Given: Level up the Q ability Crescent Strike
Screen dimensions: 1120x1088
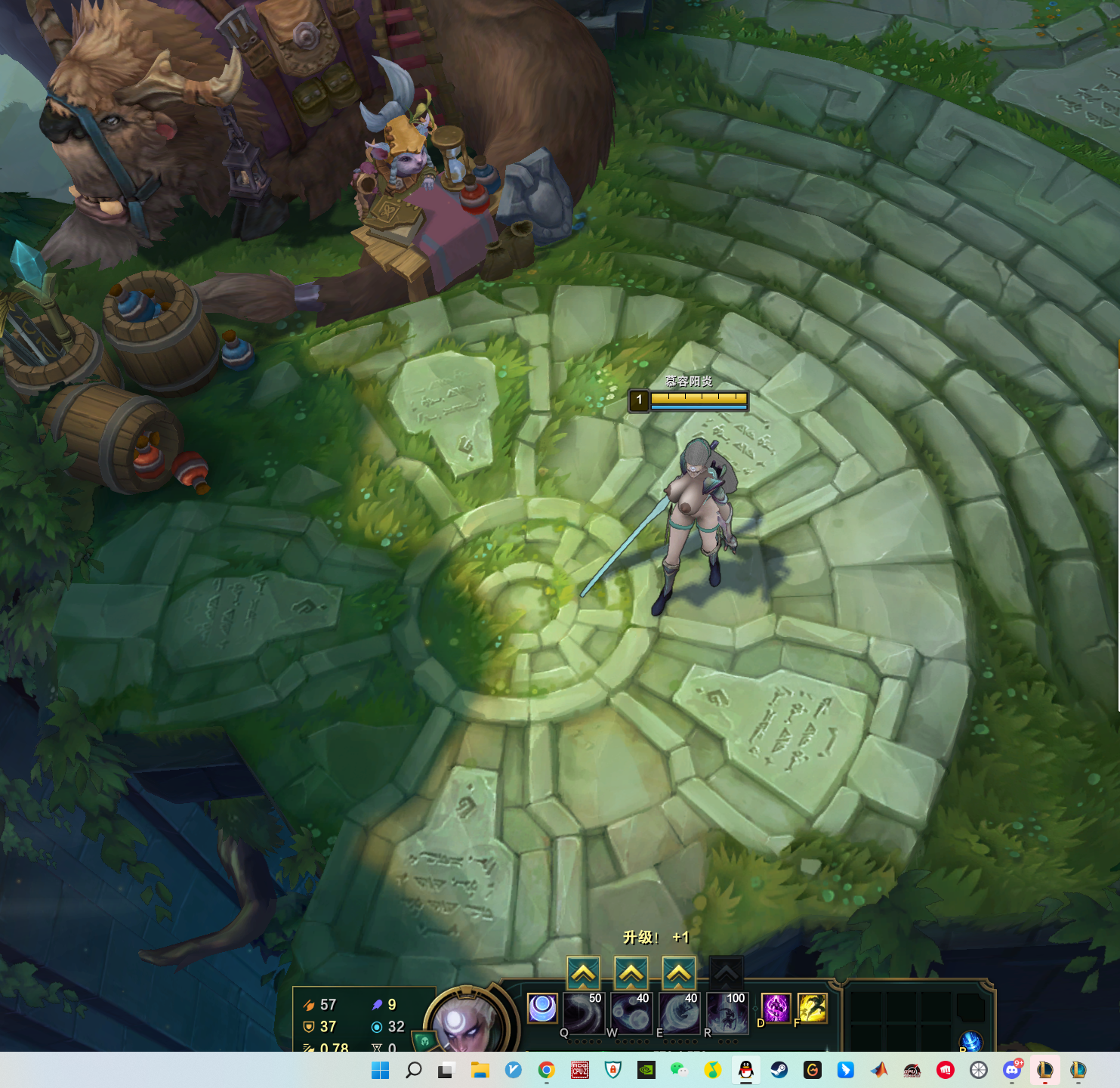Looking at the screenshot, I should pyautogui.click(x=583, y=973).
